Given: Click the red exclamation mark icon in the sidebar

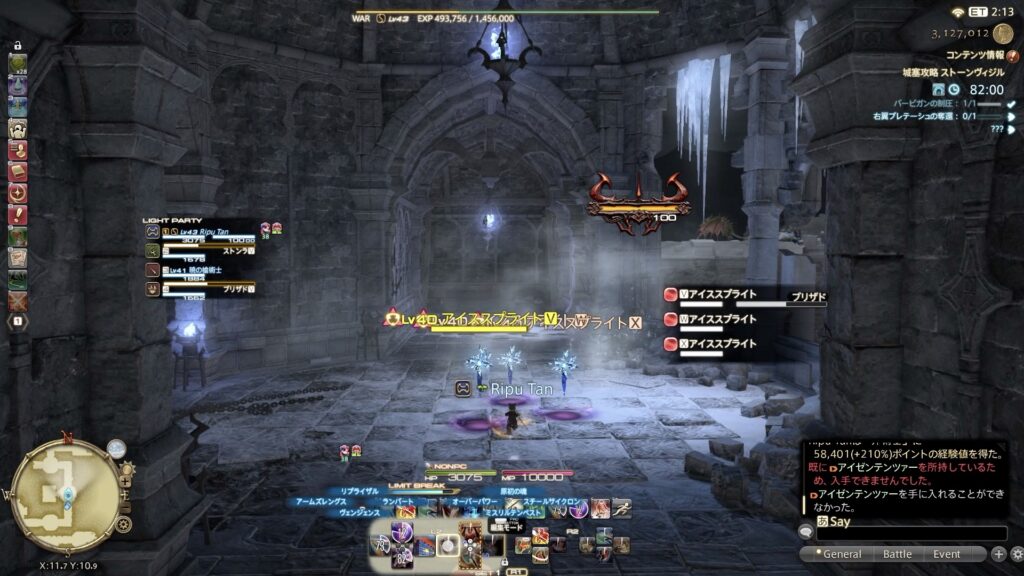Looking at the screenshot, I should 18,216.
